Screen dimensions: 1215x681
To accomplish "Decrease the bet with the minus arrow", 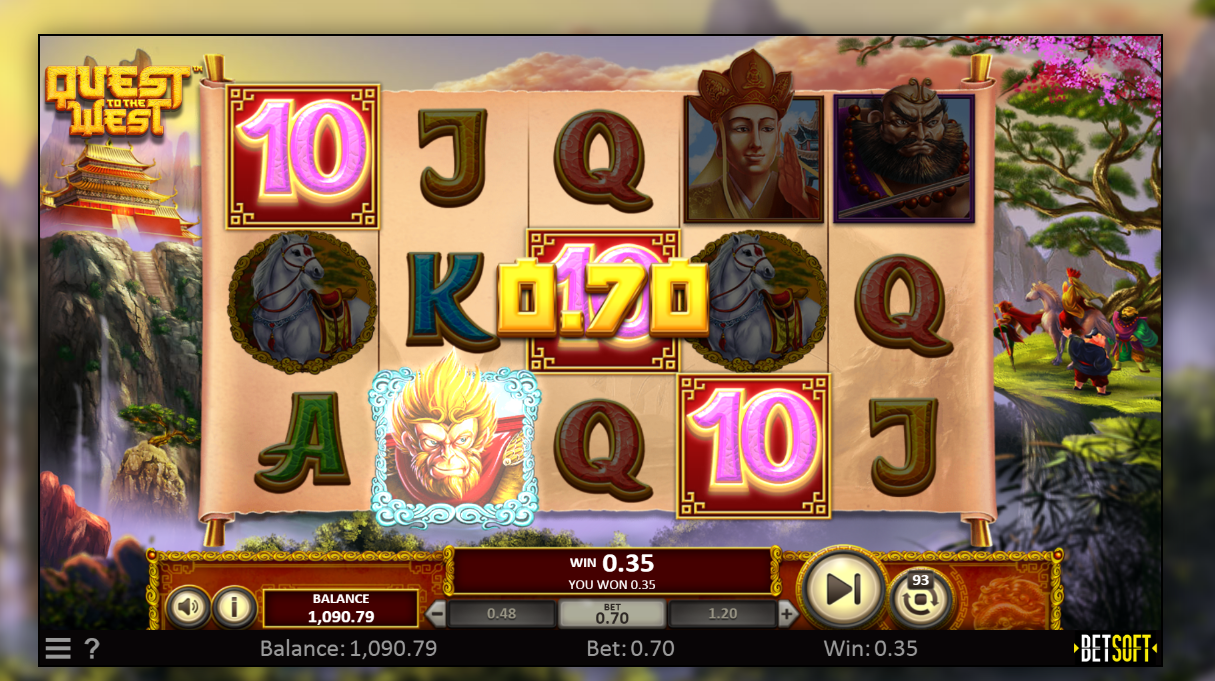I will click(437, 614).
